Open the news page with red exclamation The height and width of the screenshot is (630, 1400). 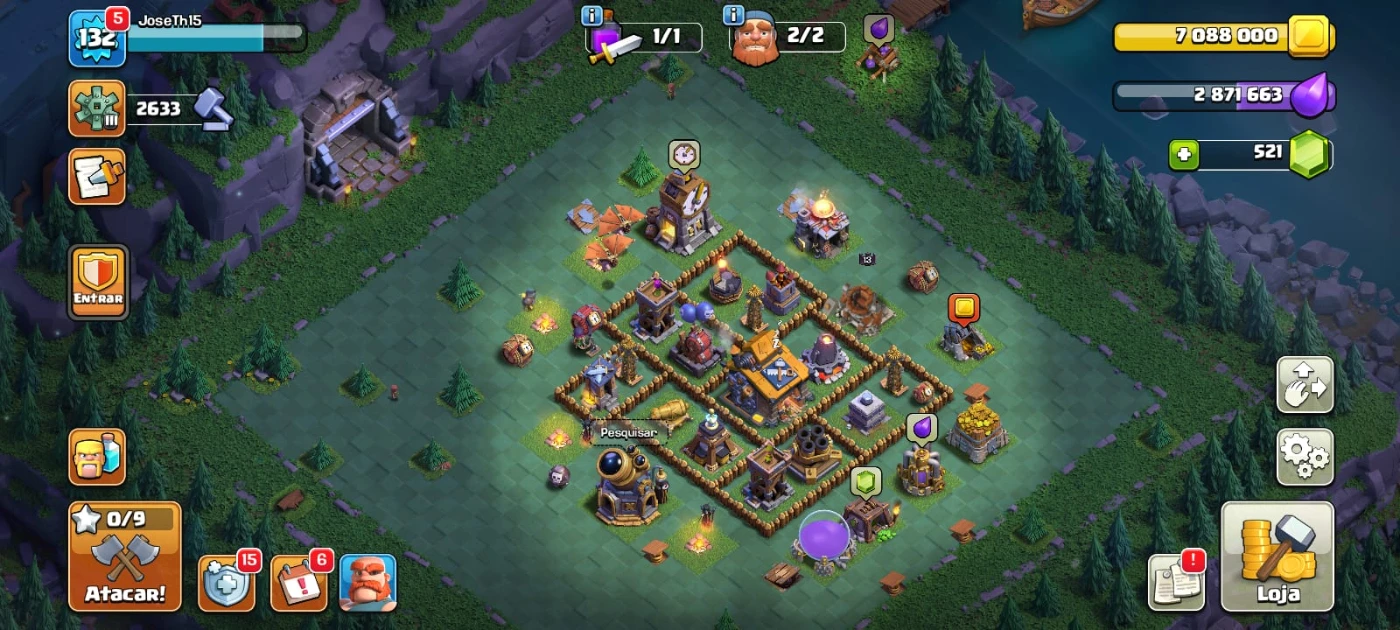[1176, 581]
